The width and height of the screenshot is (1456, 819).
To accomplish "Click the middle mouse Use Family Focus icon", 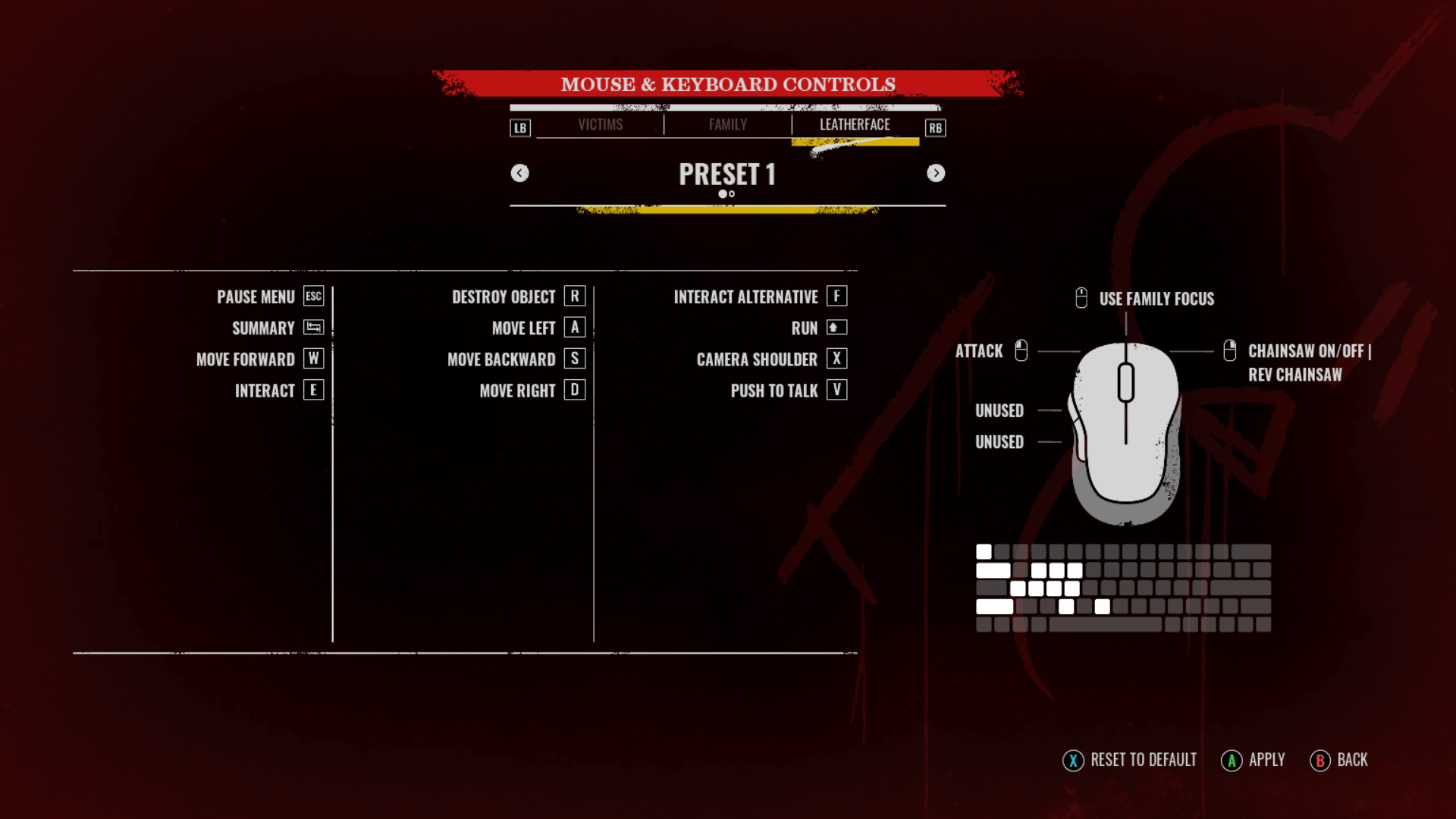I will click(1081, 298).
